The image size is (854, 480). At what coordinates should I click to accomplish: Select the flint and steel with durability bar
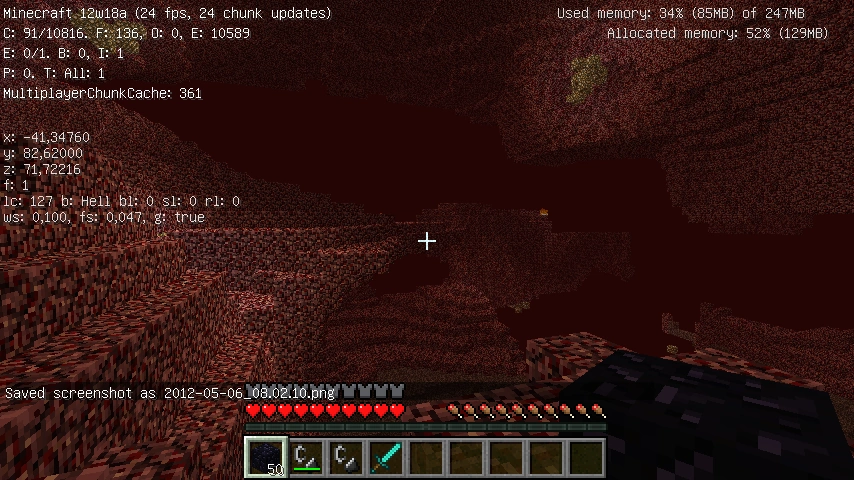point(306,457)
